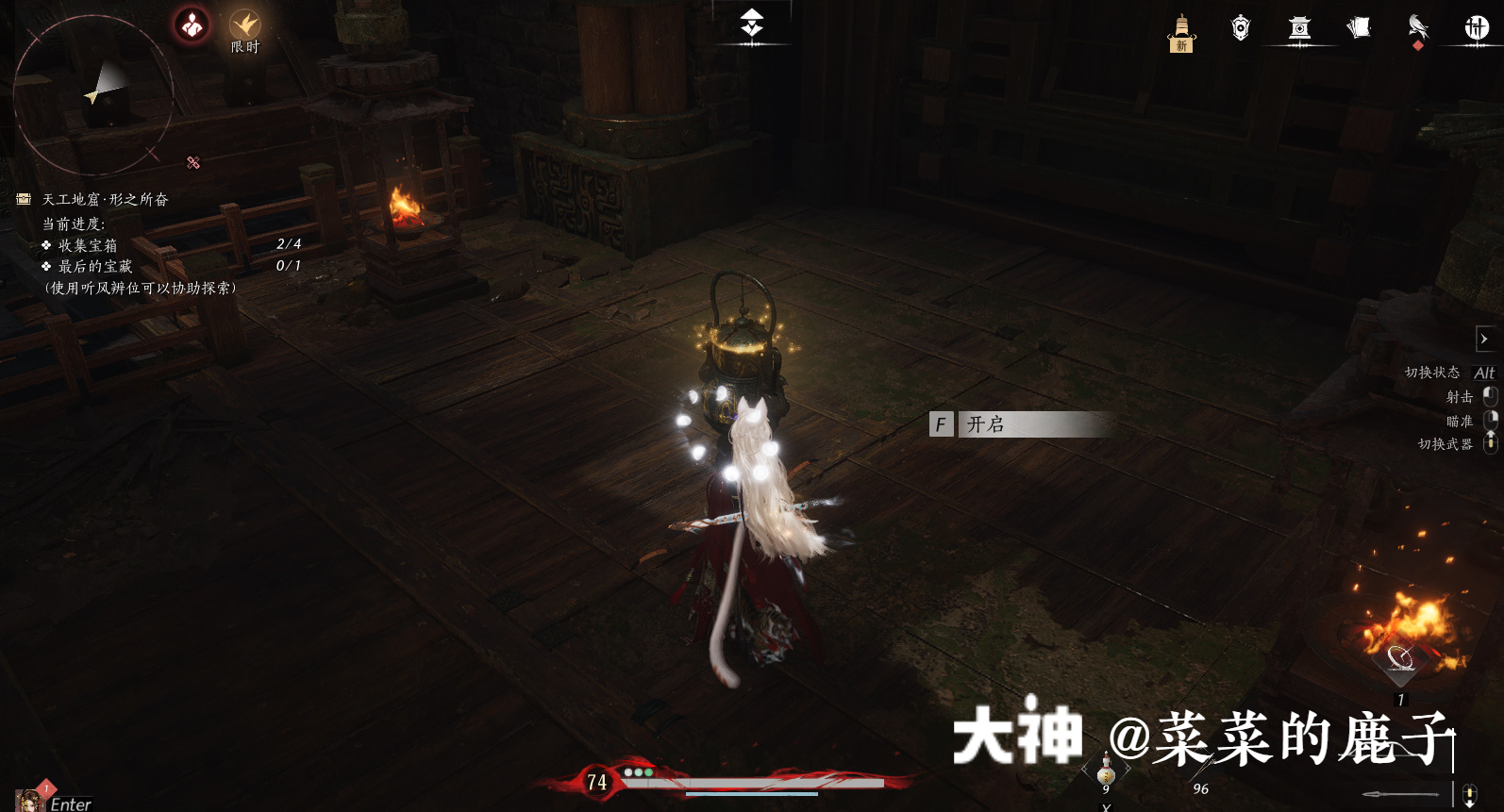
Task: Click the red emblem icon near the minimap
Action: (x=190, y=25)
